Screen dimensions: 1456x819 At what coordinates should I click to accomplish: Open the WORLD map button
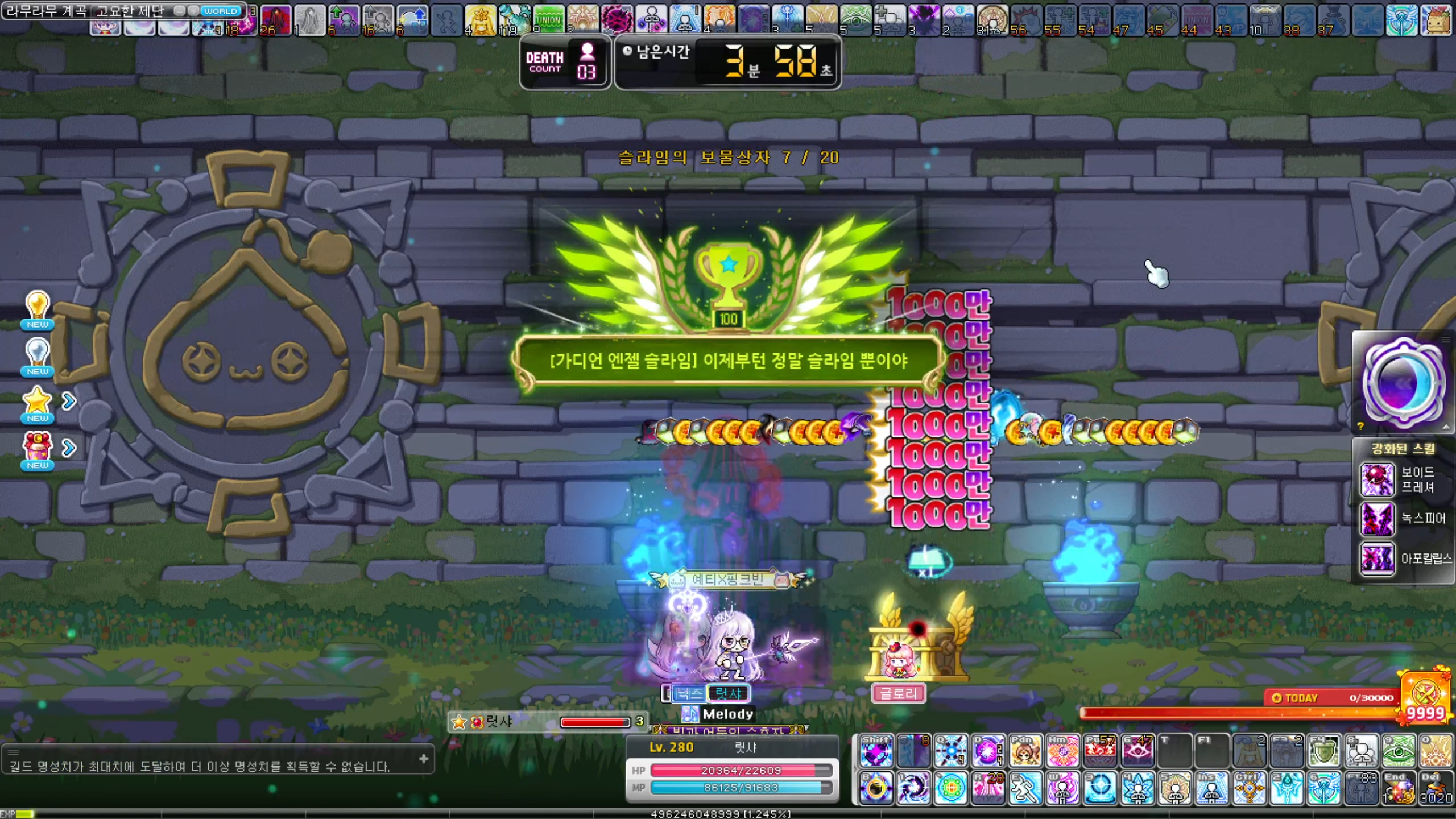(220, 11)
